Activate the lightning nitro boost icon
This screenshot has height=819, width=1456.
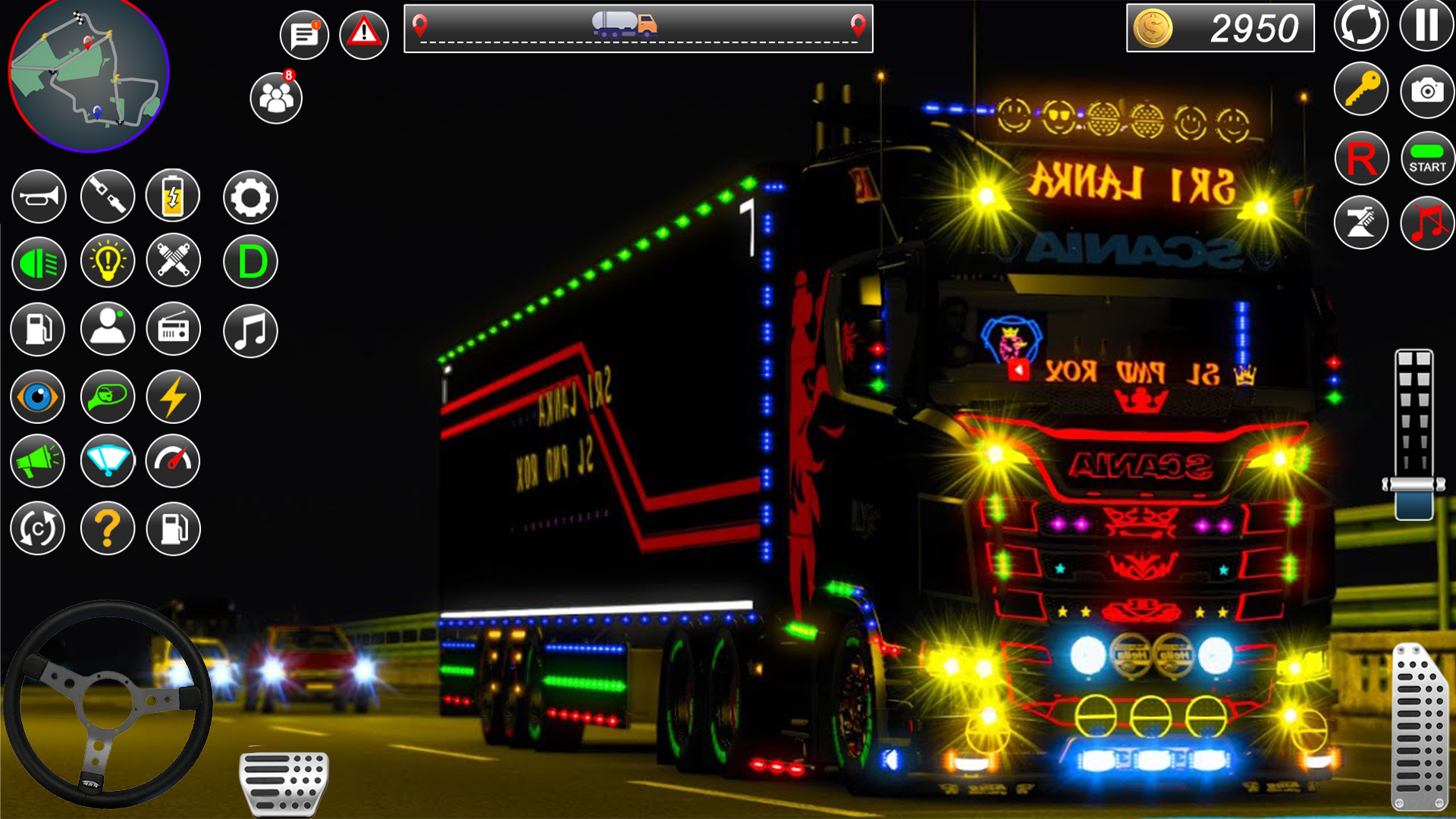pyautogui.click(x=173, y=395)
